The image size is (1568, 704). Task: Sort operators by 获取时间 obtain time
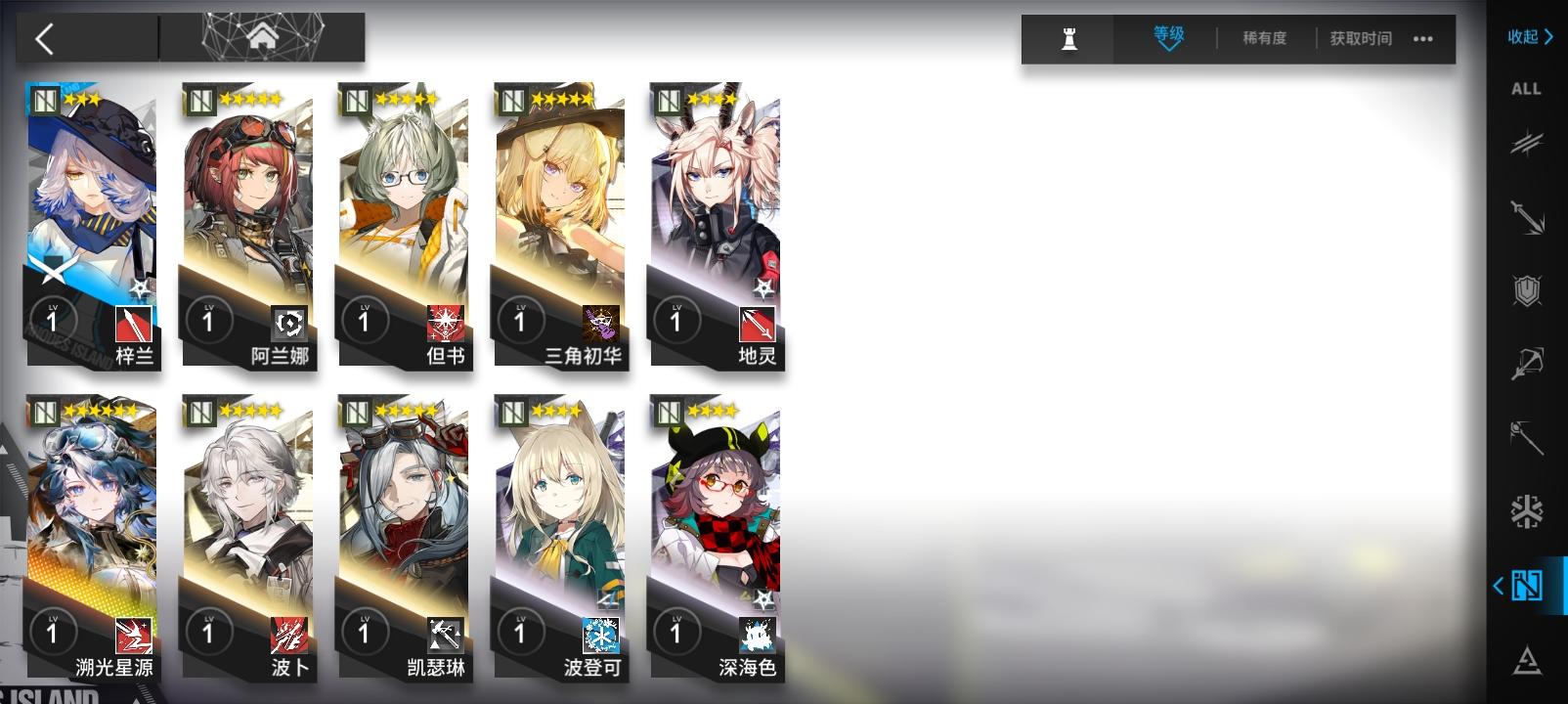1359,39
